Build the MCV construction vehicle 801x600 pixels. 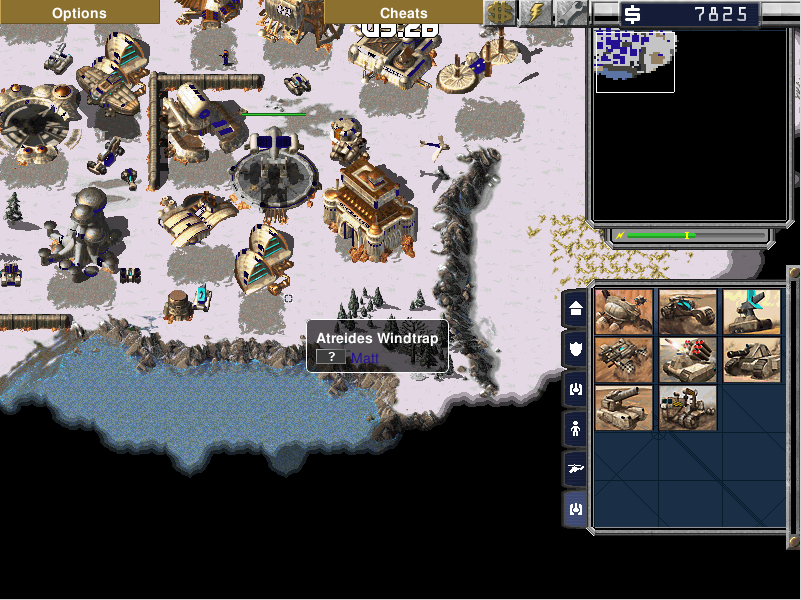tap(688, 408)
